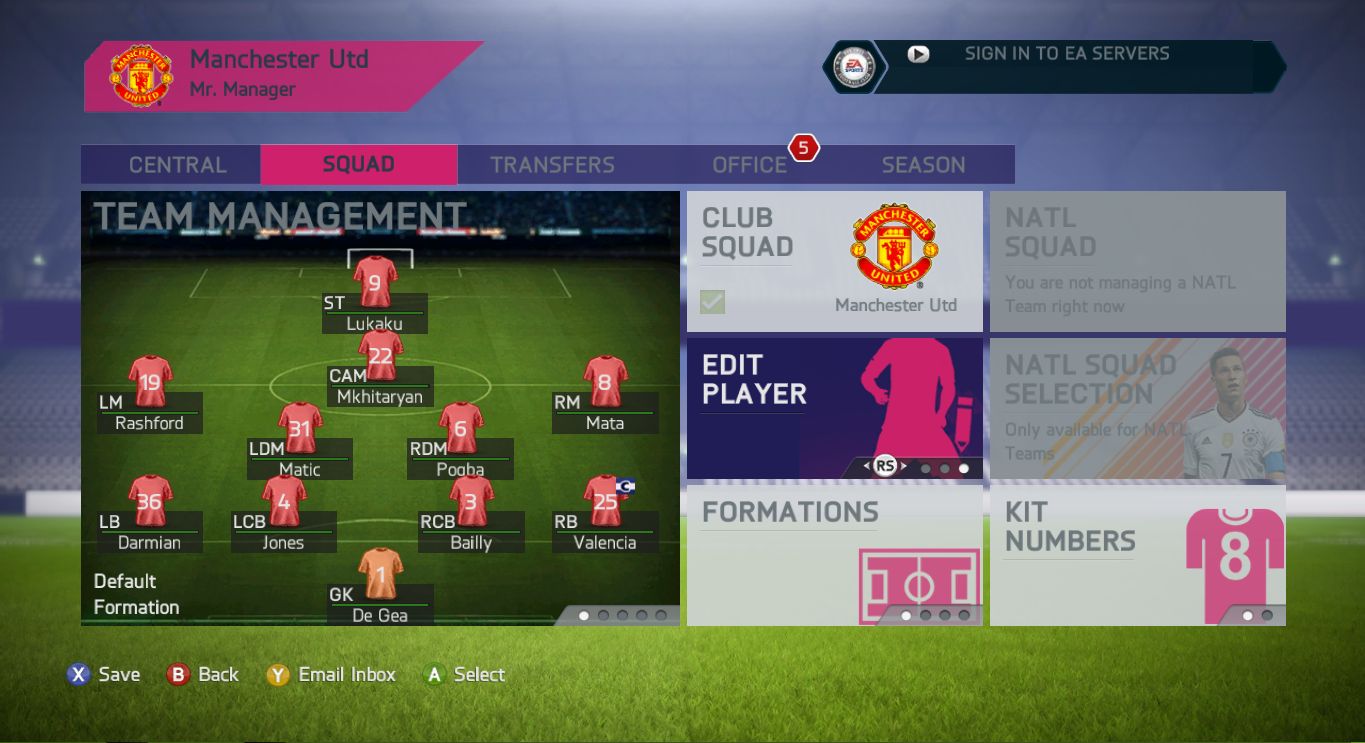Open the Formations tile
This screenshot has width=1365, height=743.
coord(834,555)
